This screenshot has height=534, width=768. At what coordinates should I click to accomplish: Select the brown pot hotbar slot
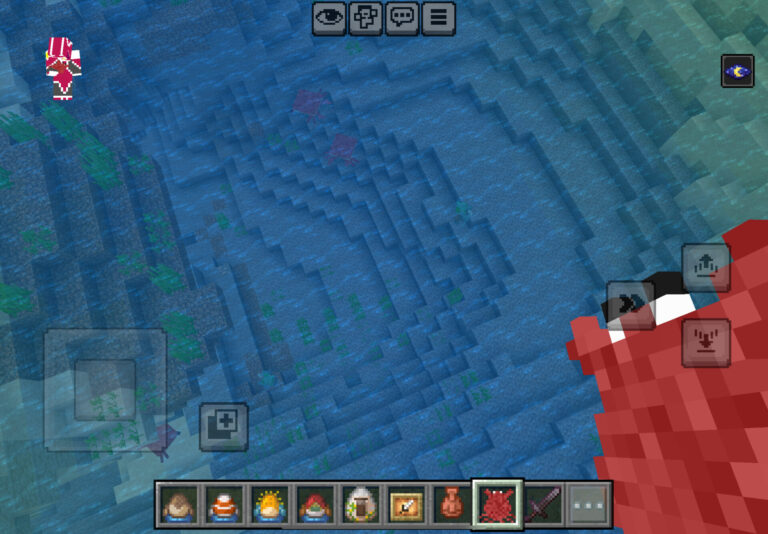(x=451, y=505)
